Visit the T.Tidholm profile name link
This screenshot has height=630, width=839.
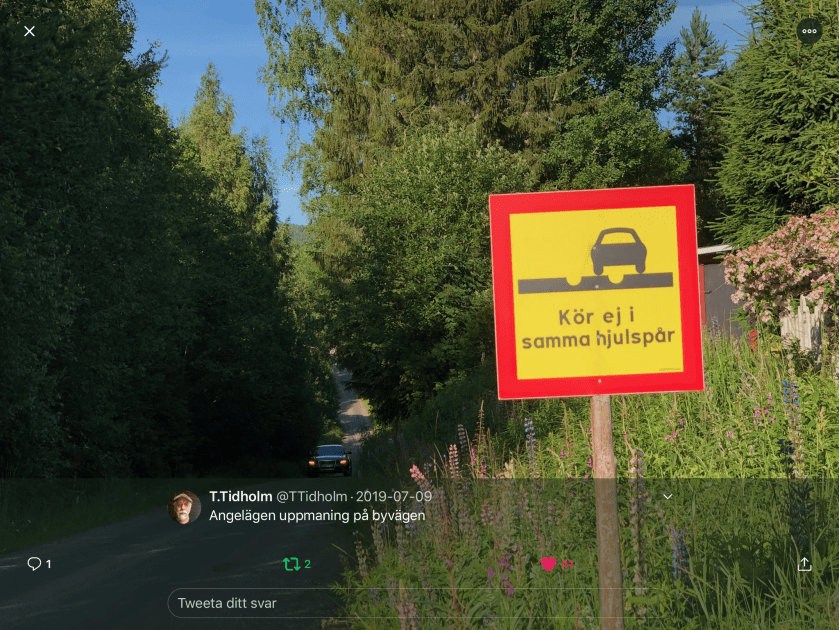click(240, 497)
